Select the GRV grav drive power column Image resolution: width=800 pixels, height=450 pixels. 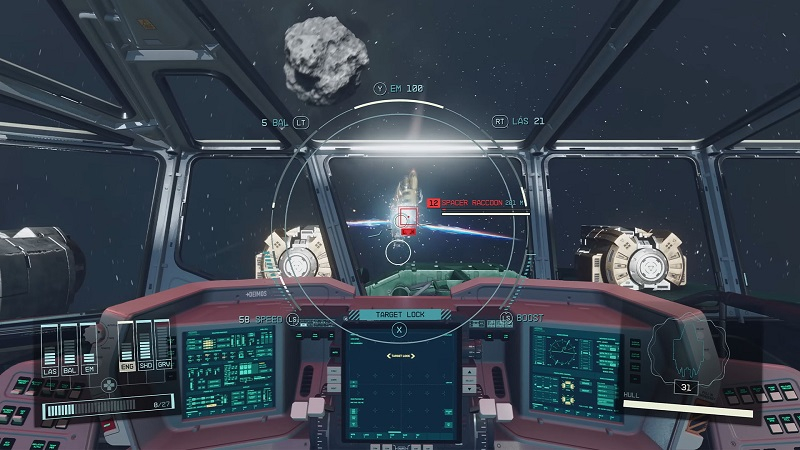coord(164,346)
